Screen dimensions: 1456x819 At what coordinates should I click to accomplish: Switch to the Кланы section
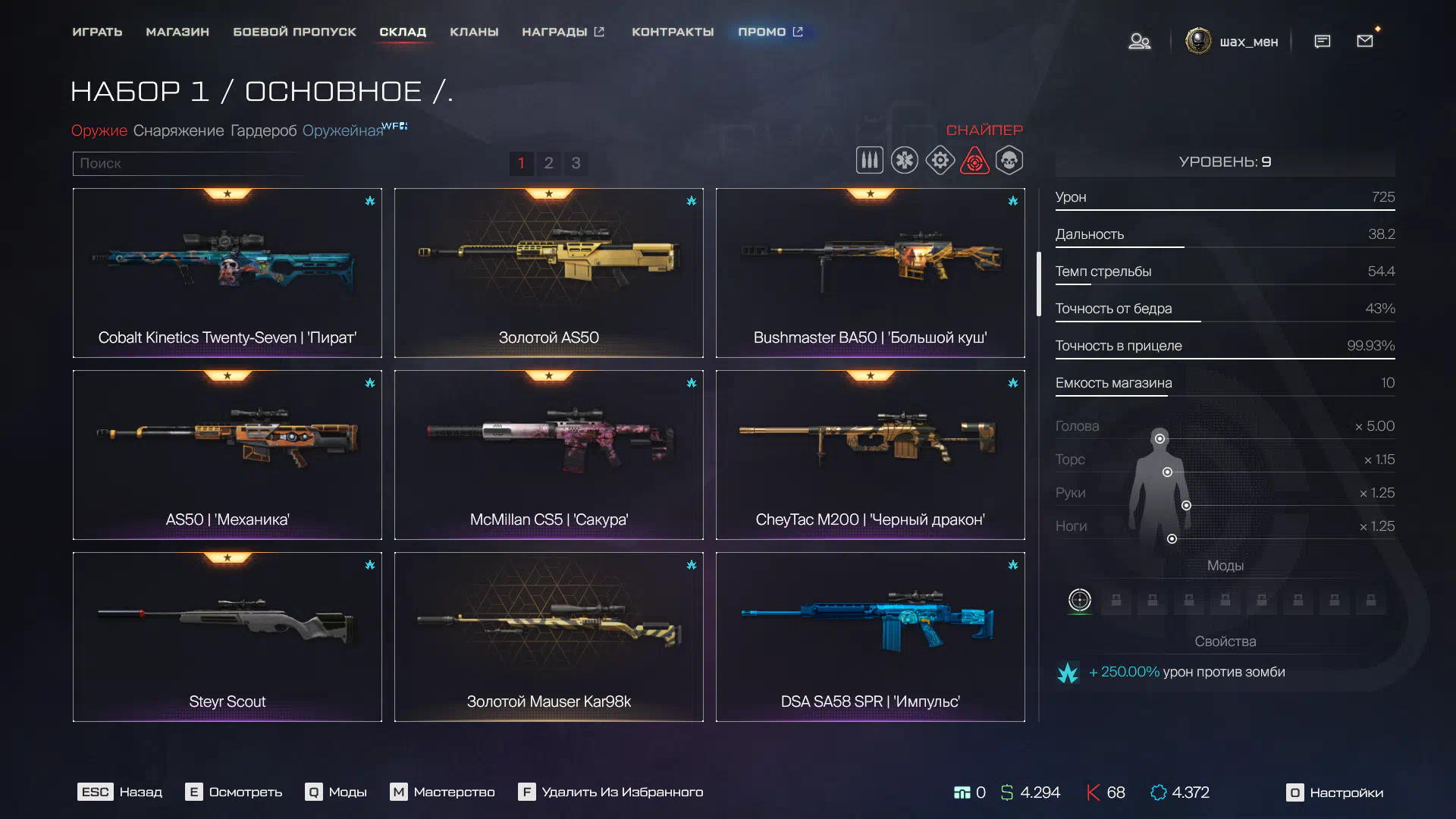pyautogui.click(x=474, y=32)
